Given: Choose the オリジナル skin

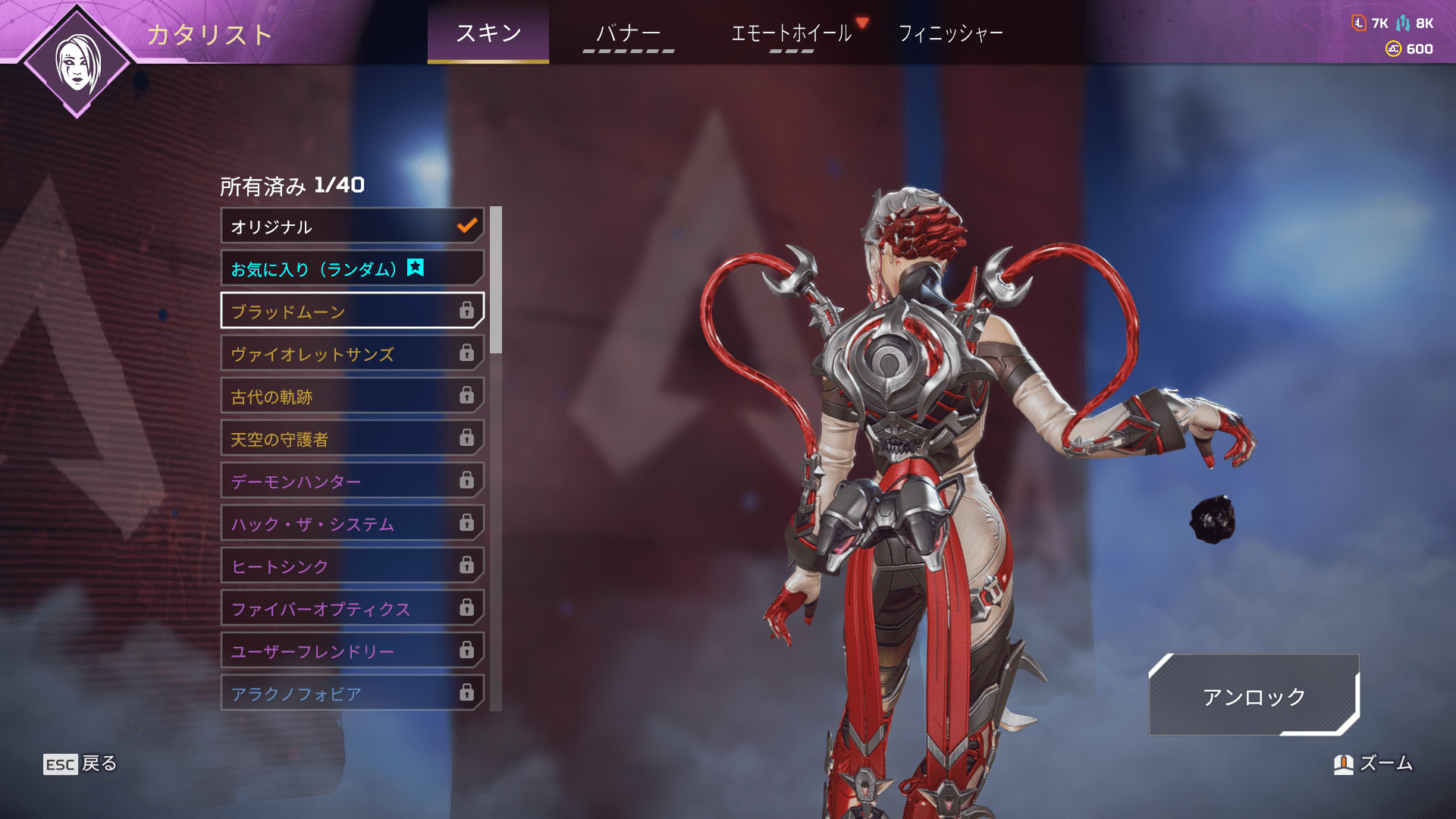Looking at the screenshot, I should pyautogui.click(x=353, y=226).
